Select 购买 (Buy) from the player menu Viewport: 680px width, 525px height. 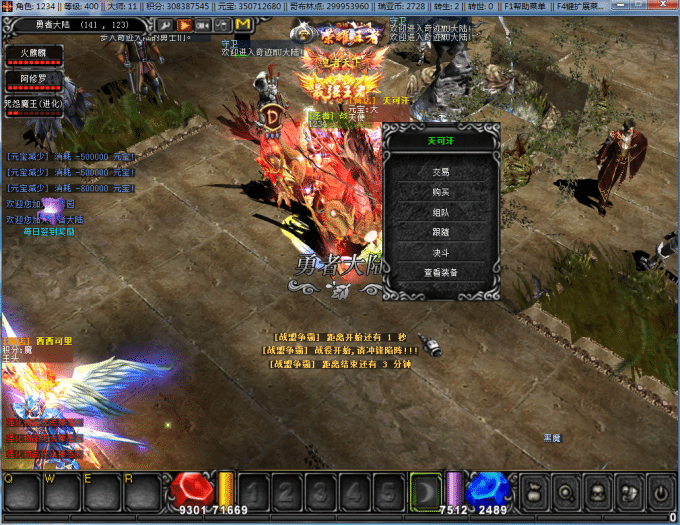coord(440,193)
